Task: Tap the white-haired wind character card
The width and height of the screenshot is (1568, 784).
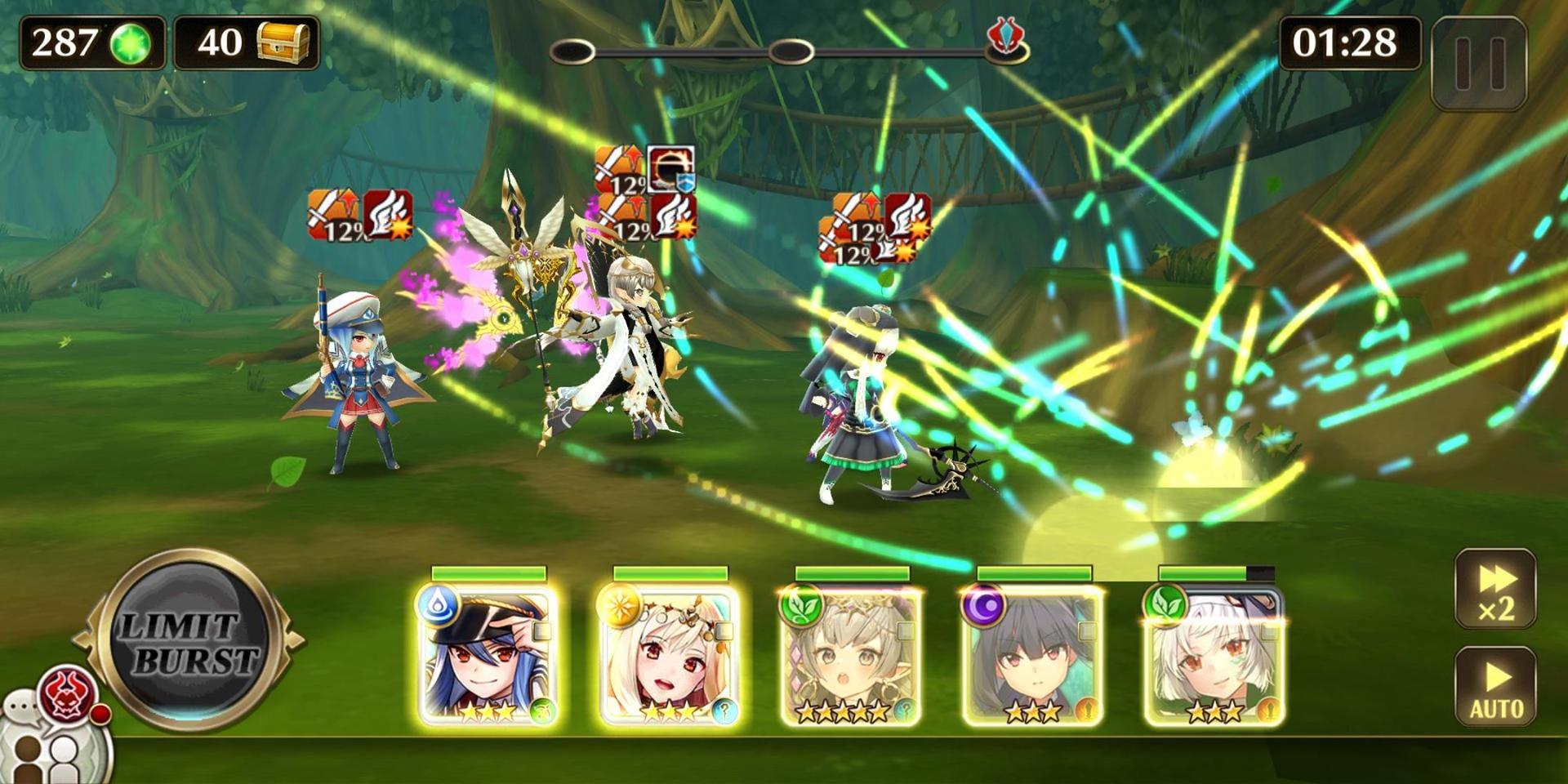Action: [1214, 657]
